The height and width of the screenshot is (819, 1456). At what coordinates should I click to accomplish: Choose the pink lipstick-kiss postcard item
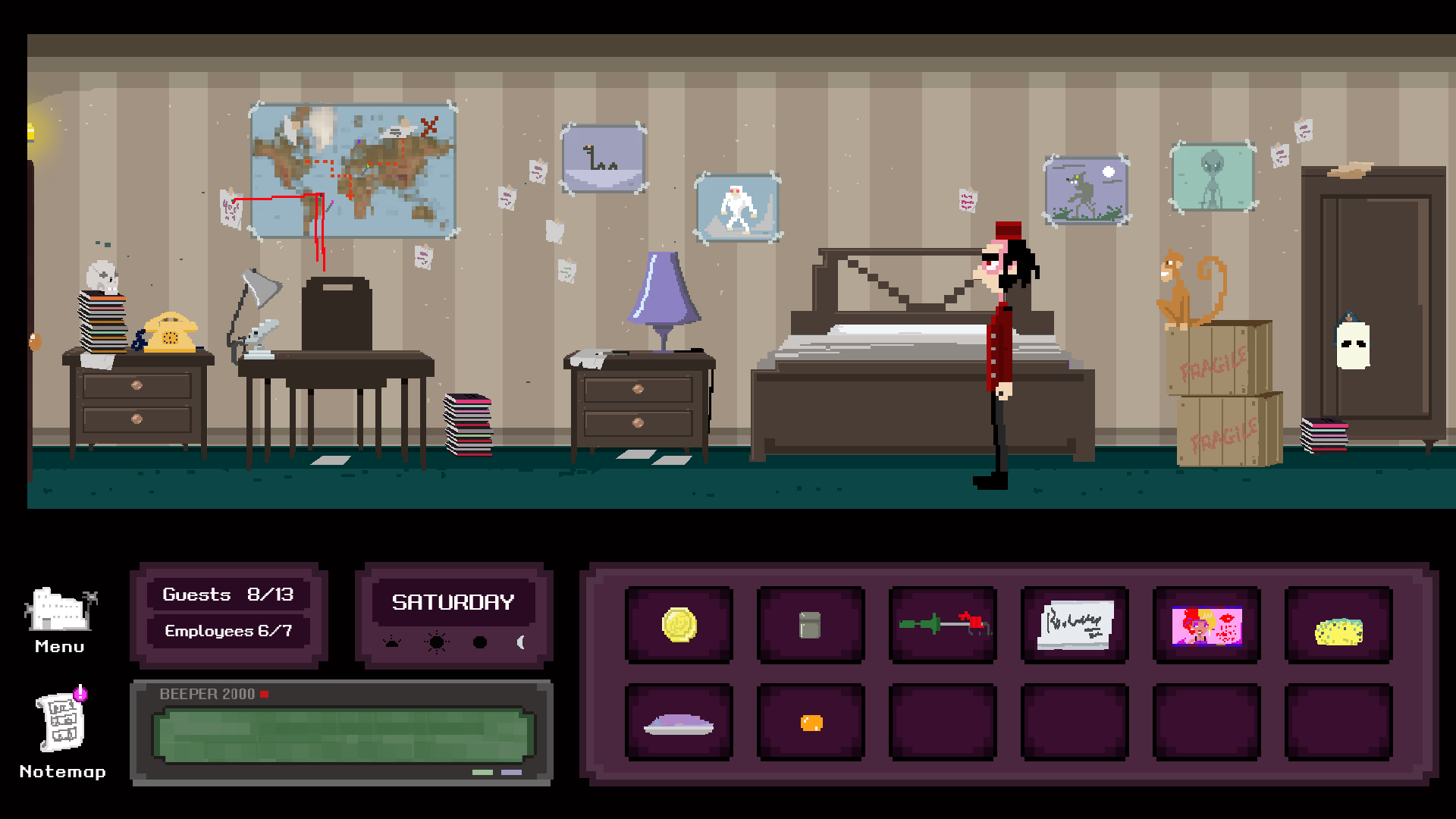tap(1207, 626)
